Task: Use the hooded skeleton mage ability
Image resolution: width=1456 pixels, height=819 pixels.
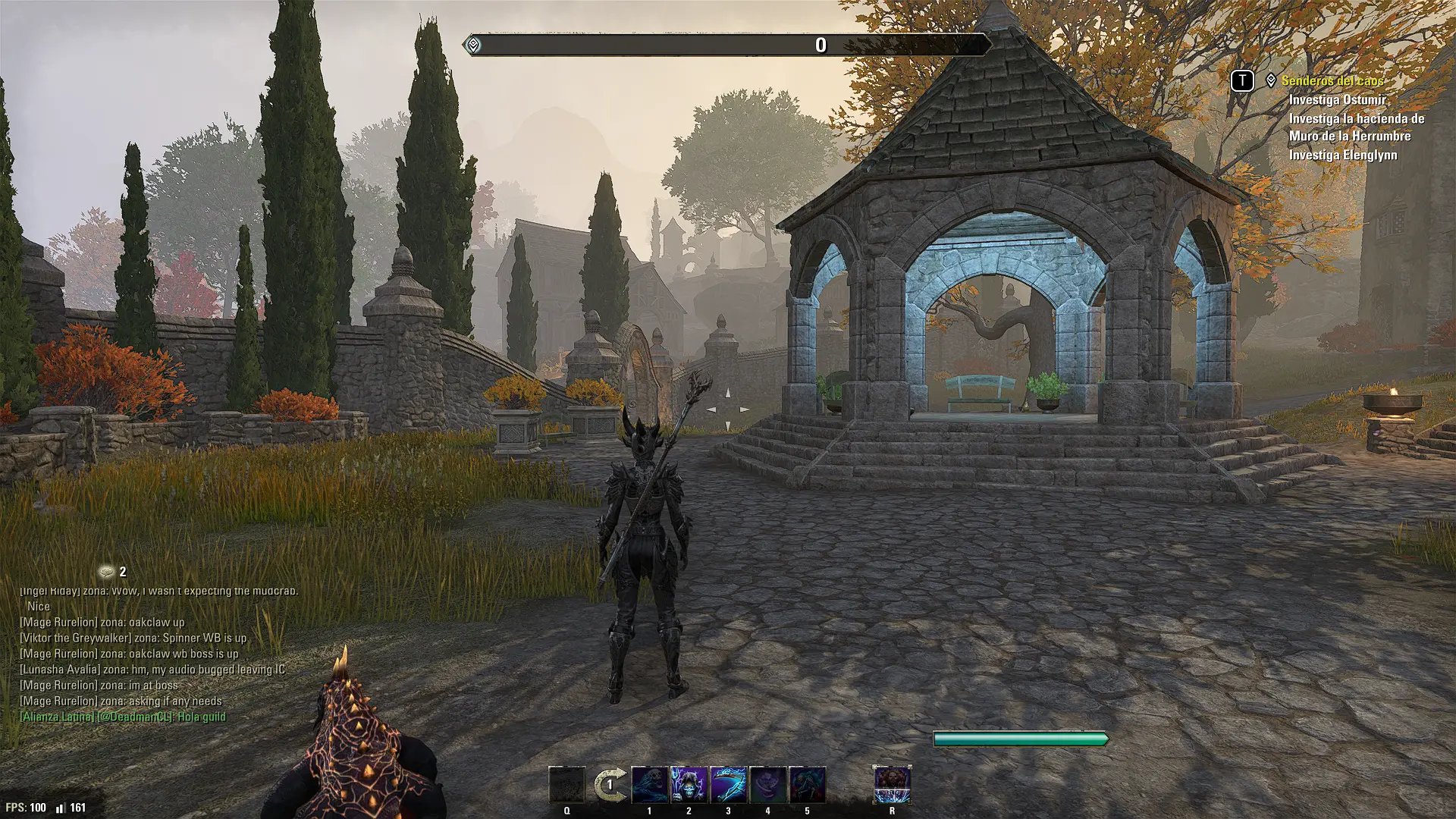Action: point(689,785)
